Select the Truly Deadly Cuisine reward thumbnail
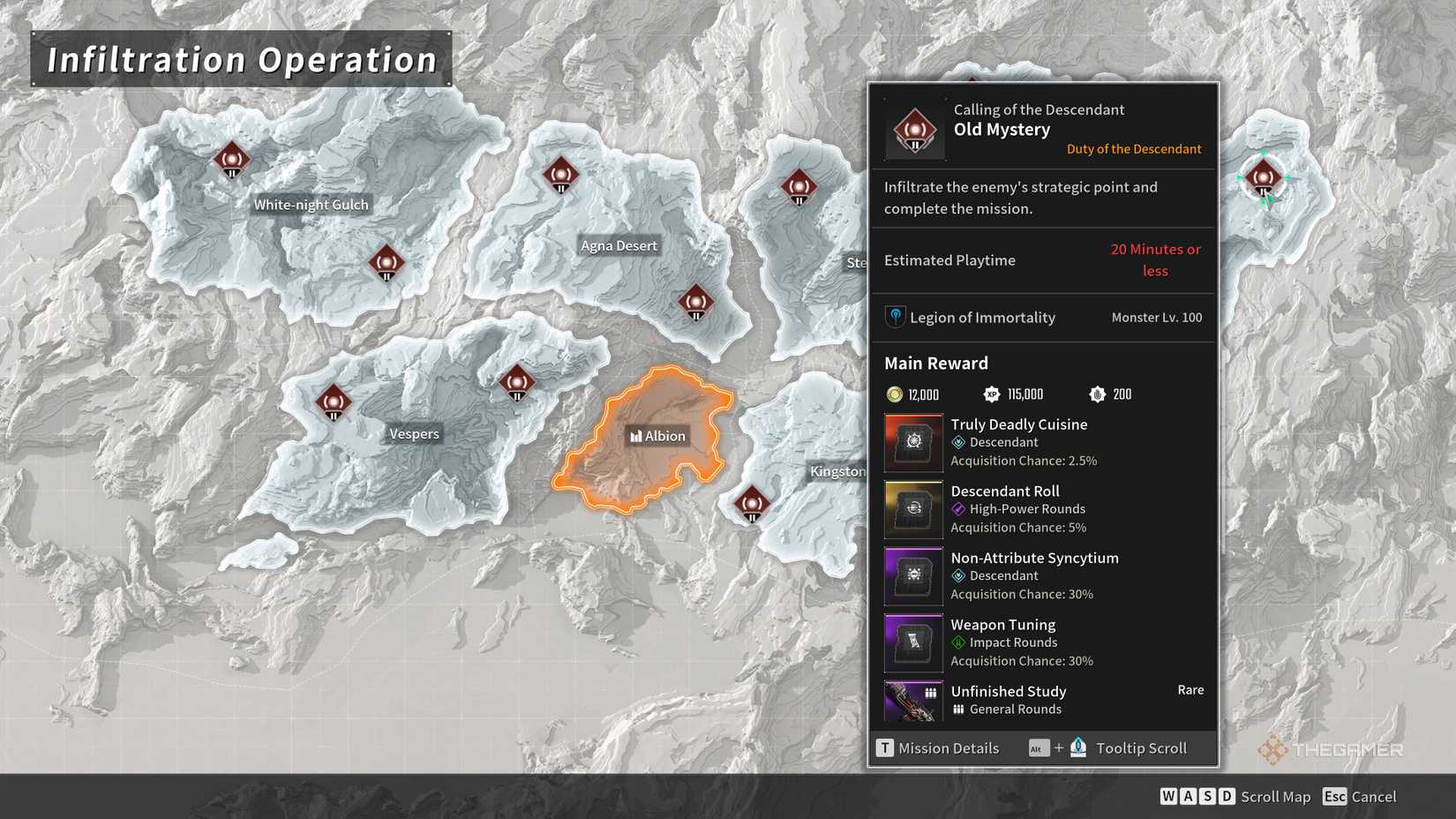Screen dimensions: 1456x819 coord(912,442)
